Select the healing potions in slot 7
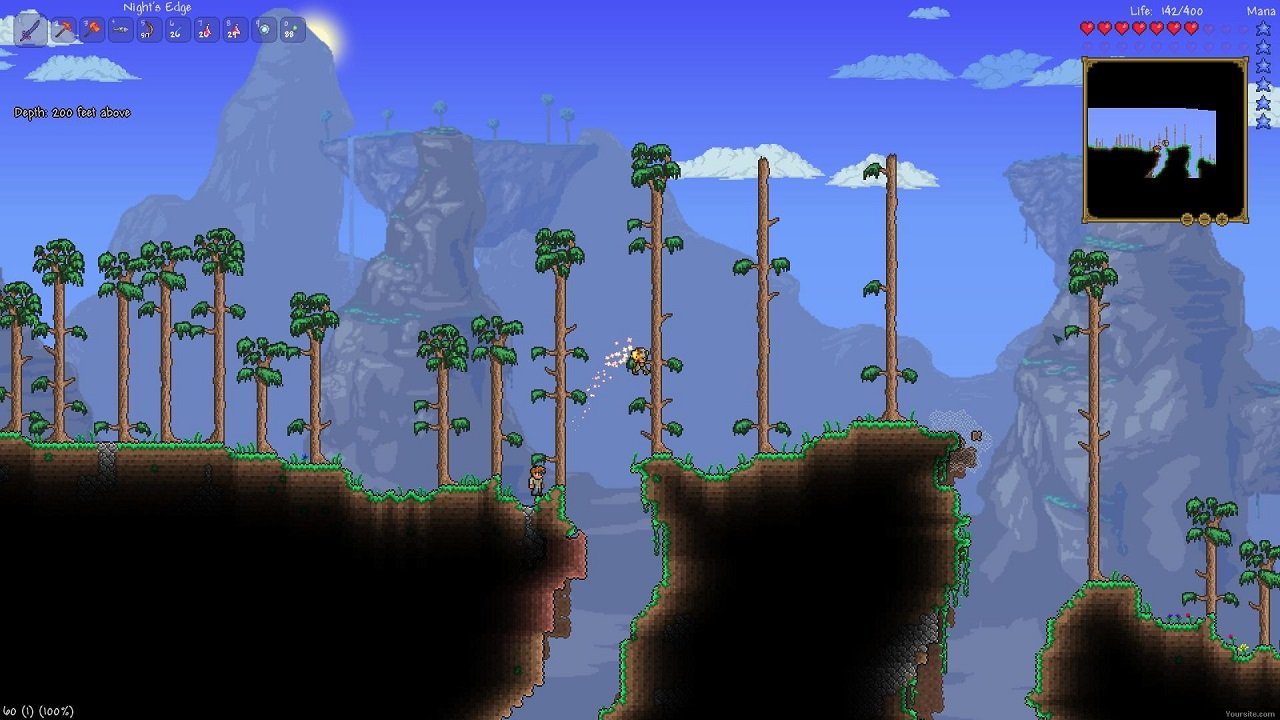1280x720 pixels. (x=205, y=29)
